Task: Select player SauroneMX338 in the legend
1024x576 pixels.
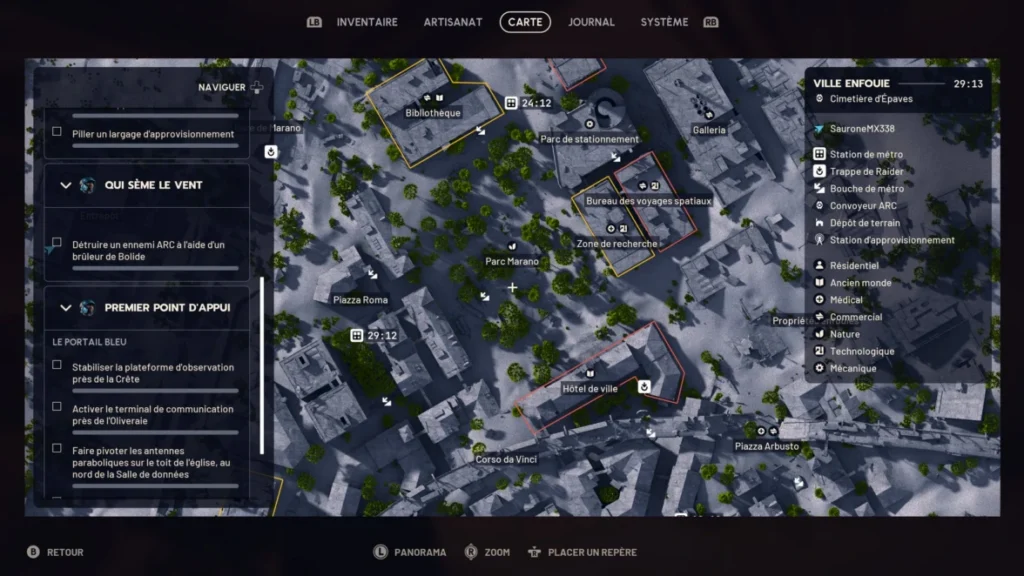Action: tap(862, 129)
